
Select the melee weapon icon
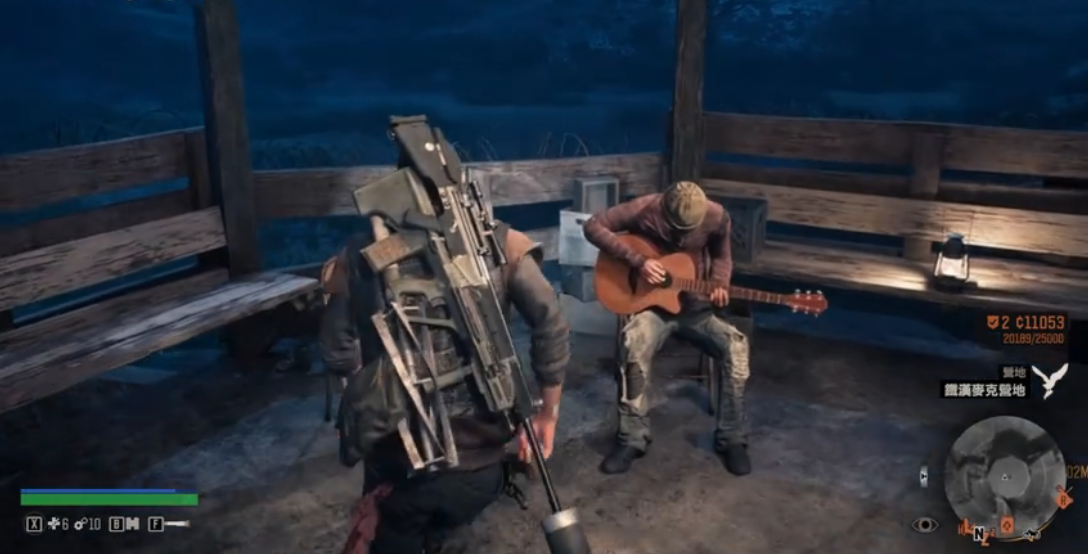[x=176, y=524]
